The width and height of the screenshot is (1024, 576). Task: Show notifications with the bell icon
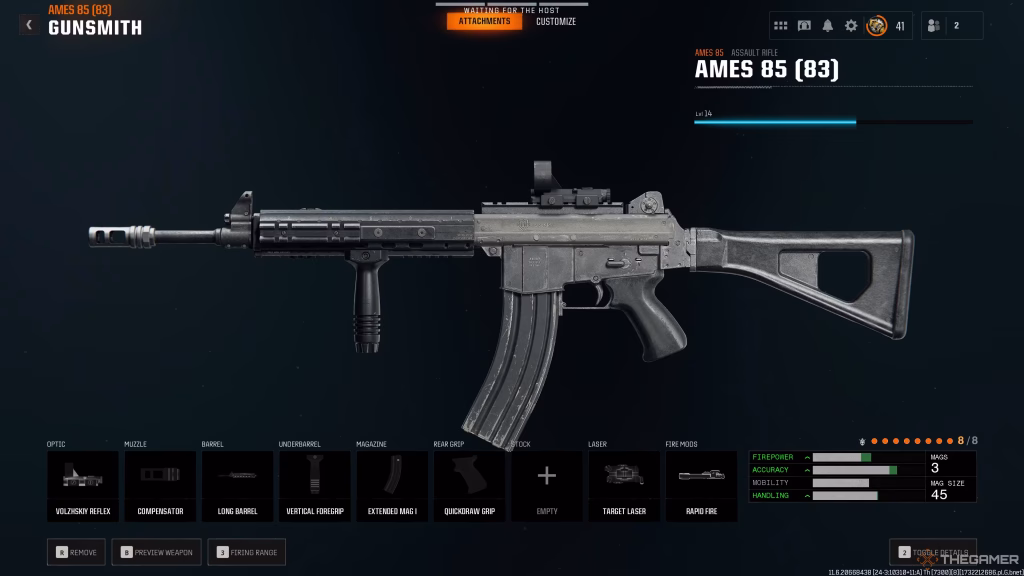point(828,26)
